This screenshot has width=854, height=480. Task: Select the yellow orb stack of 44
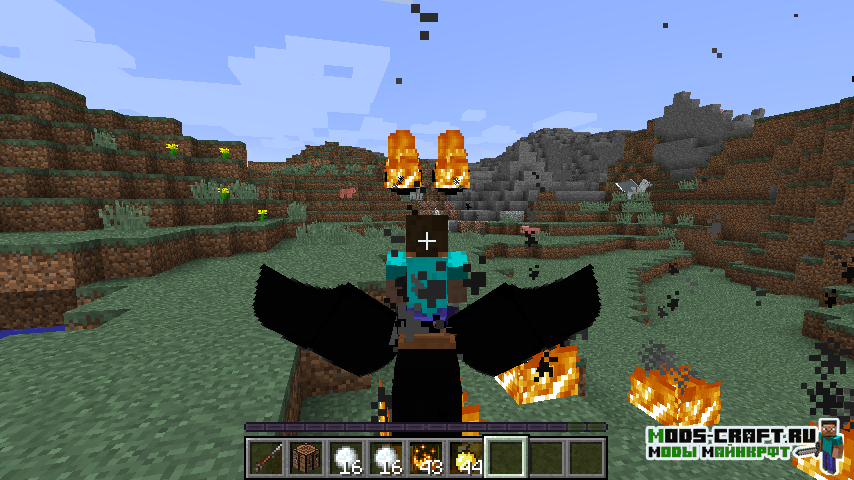(x=465, y=458)
